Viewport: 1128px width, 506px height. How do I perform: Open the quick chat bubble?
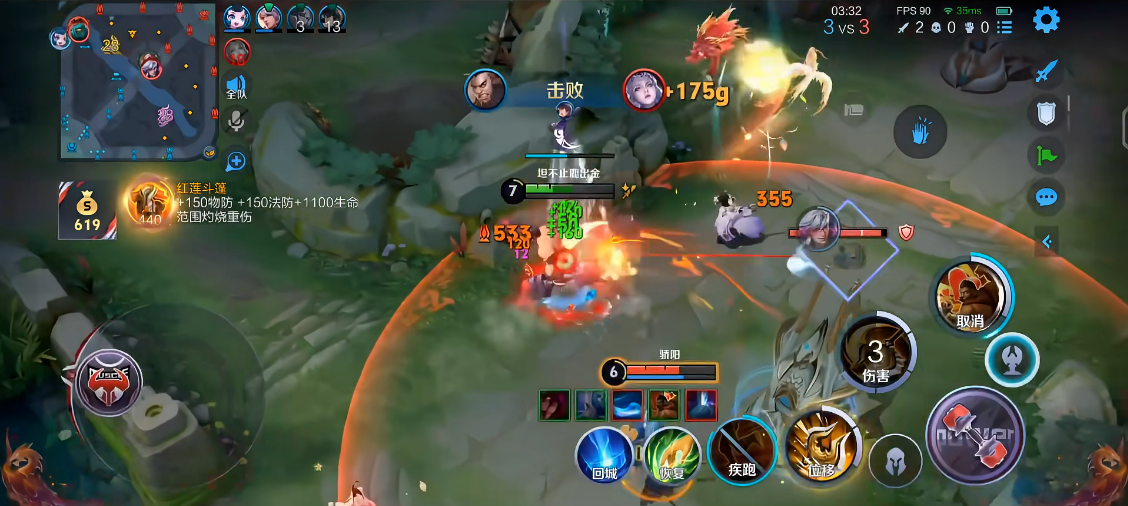(x=1046, y=196)
